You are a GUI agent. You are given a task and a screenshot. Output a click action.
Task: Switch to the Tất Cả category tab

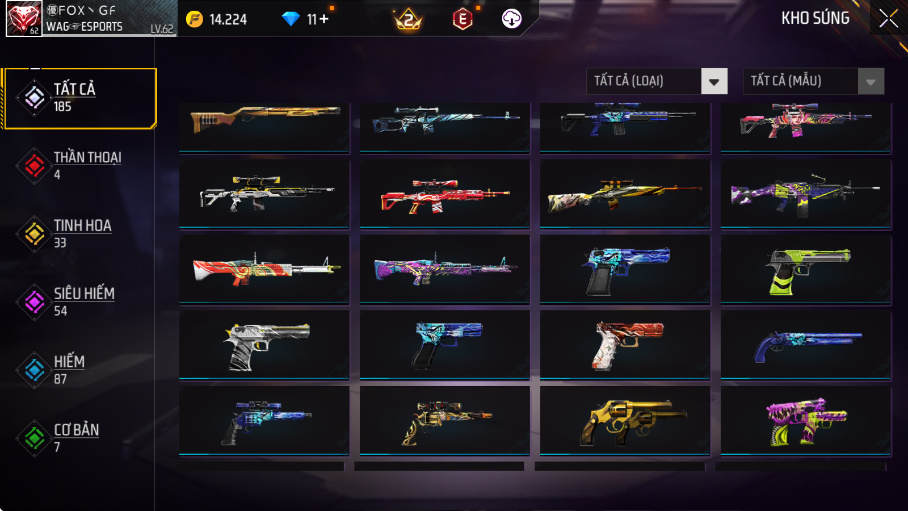pos(80,98)
